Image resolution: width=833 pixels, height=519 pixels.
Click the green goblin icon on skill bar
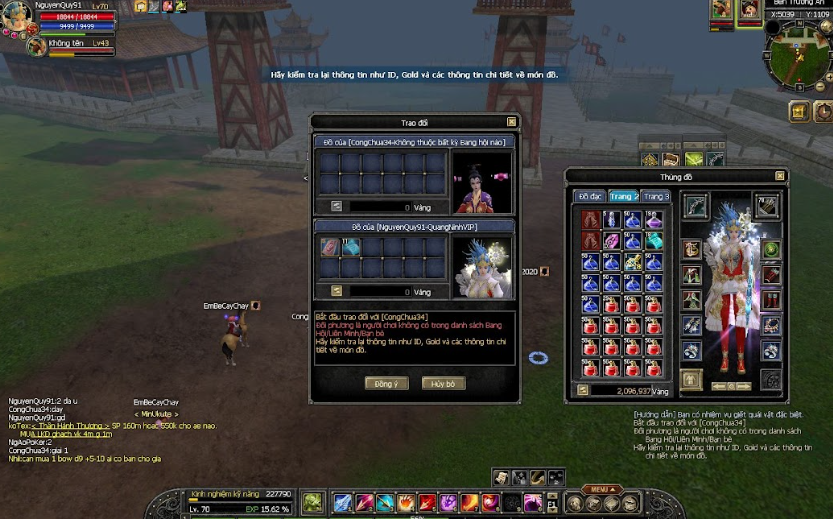click(312, 502)
